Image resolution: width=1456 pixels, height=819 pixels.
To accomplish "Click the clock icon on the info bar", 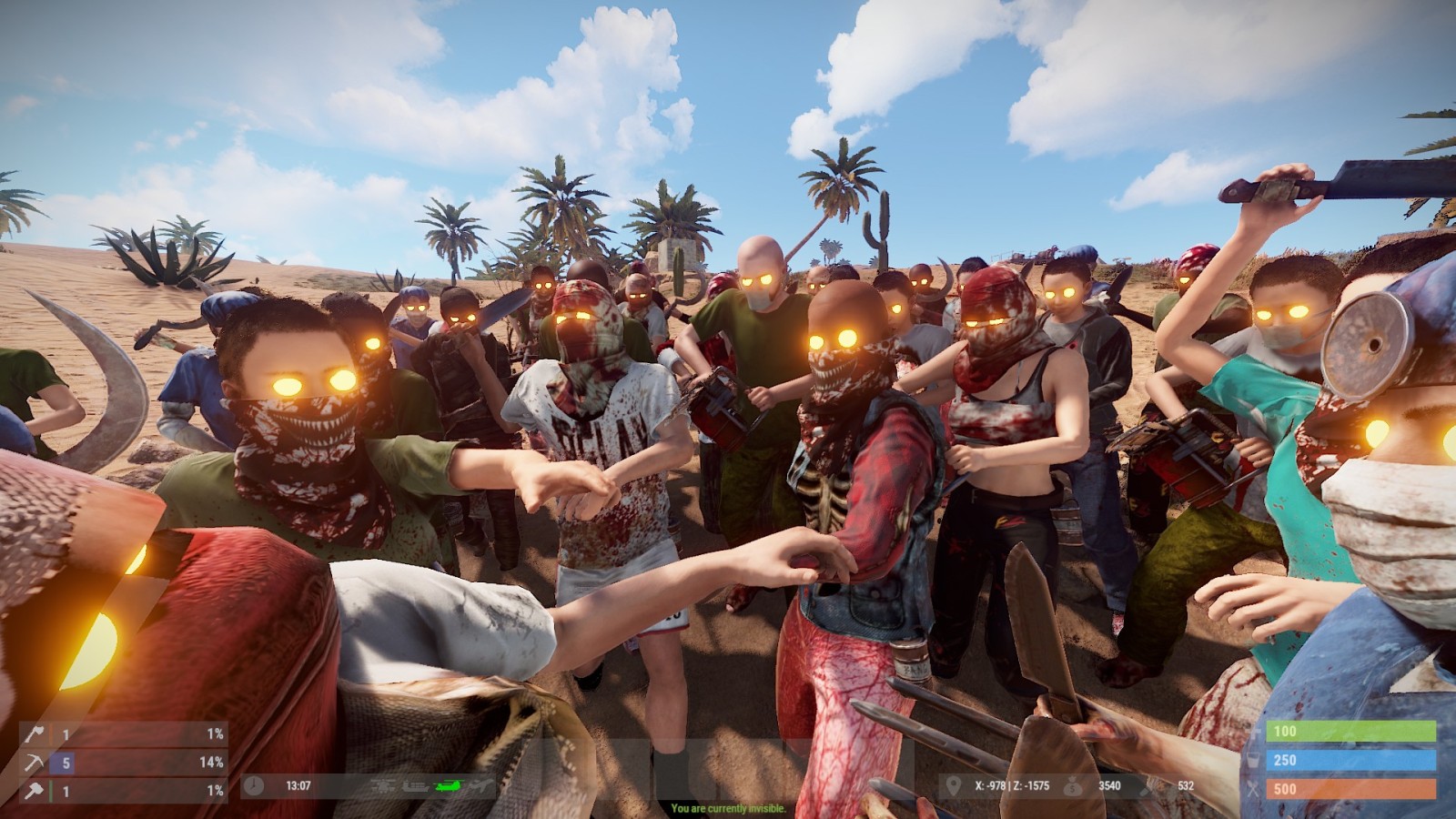I will pos(254,785).
